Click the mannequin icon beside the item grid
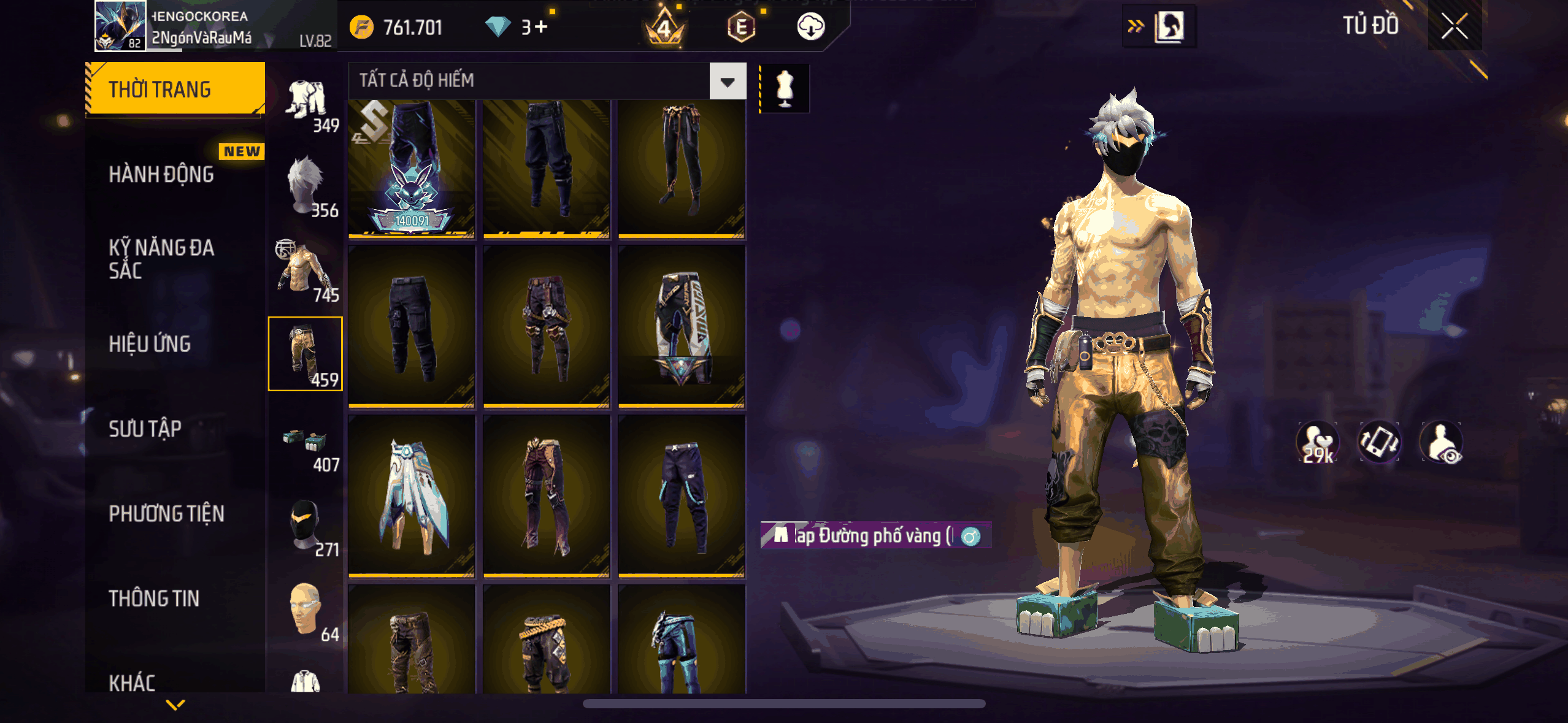The width and height of the screenshot is (1568, 723). [x=785, y=89]
